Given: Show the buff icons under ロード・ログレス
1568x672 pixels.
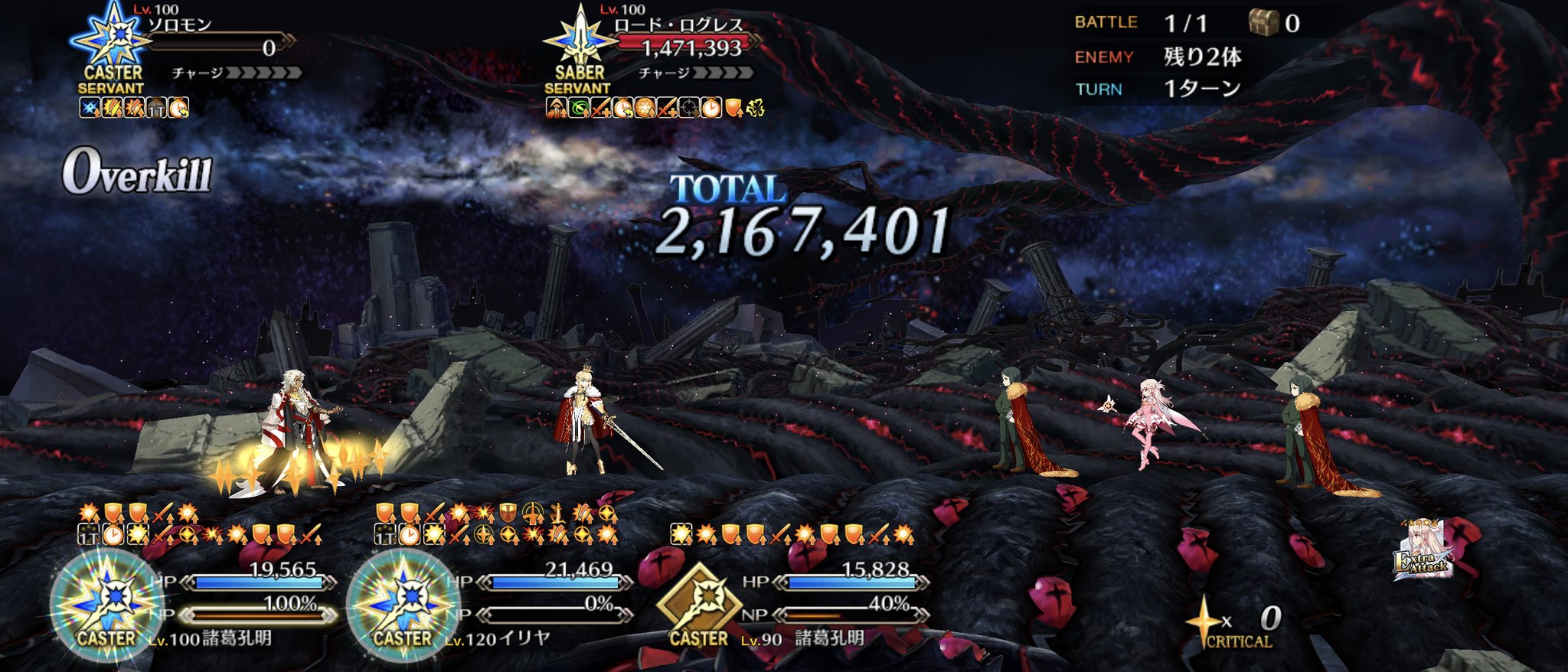Looking at the screenshot, I should point(655,108).
